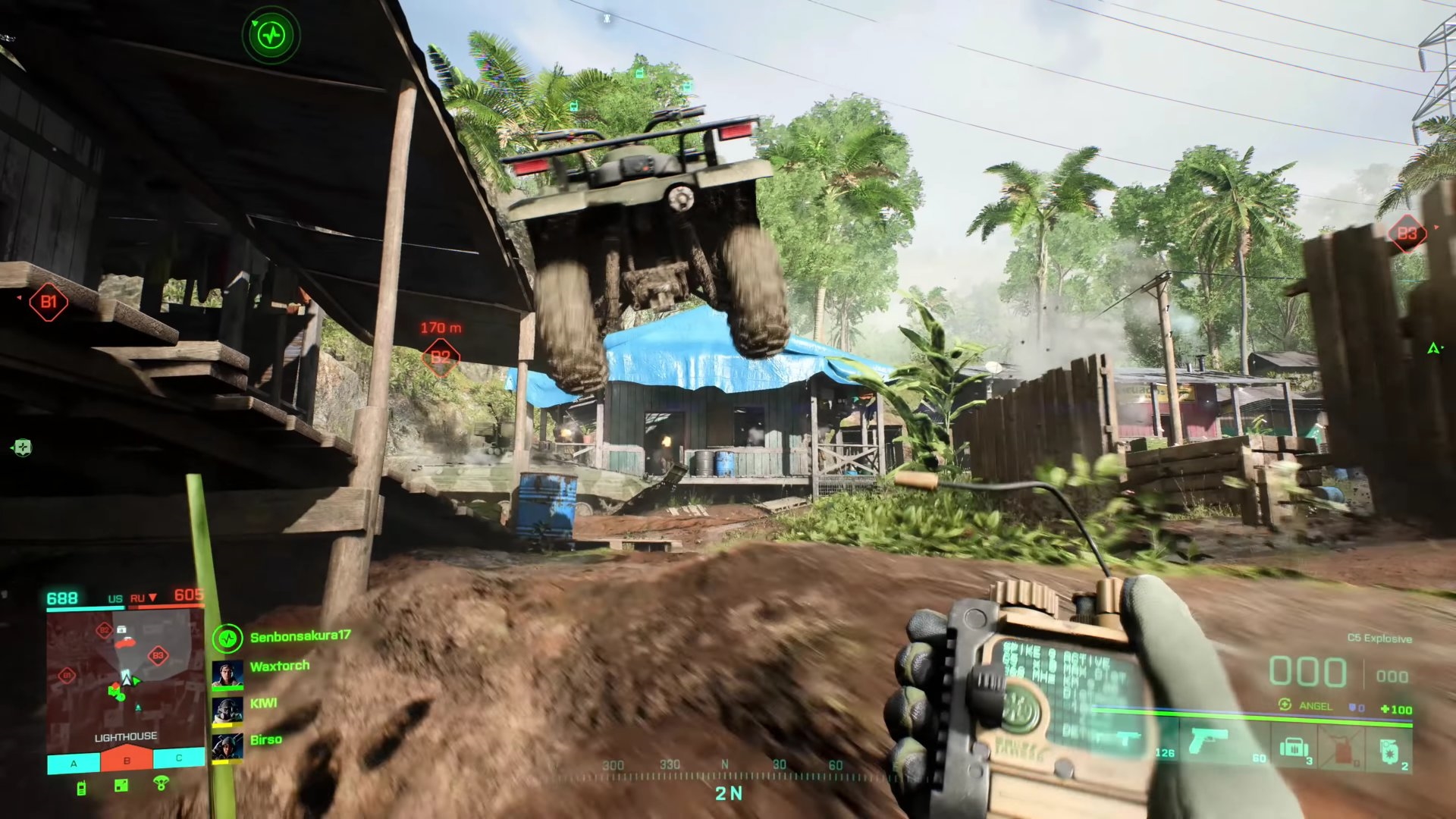The image size is (1456, 819).
Task: Click the radio icon below the minimap
Action: pyautogui.click(x=81, y=788)
